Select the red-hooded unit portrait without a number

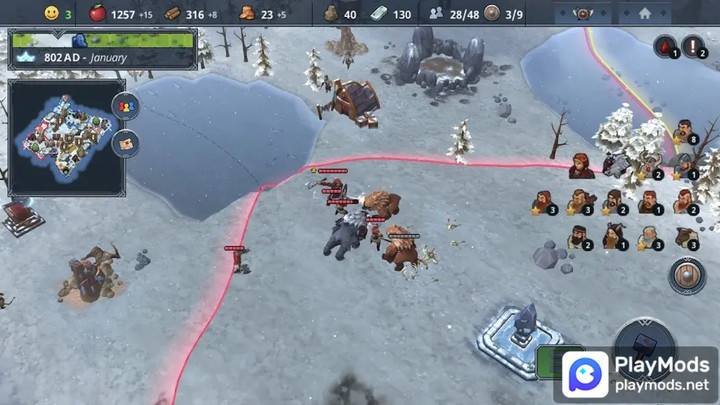click(581, 164)
